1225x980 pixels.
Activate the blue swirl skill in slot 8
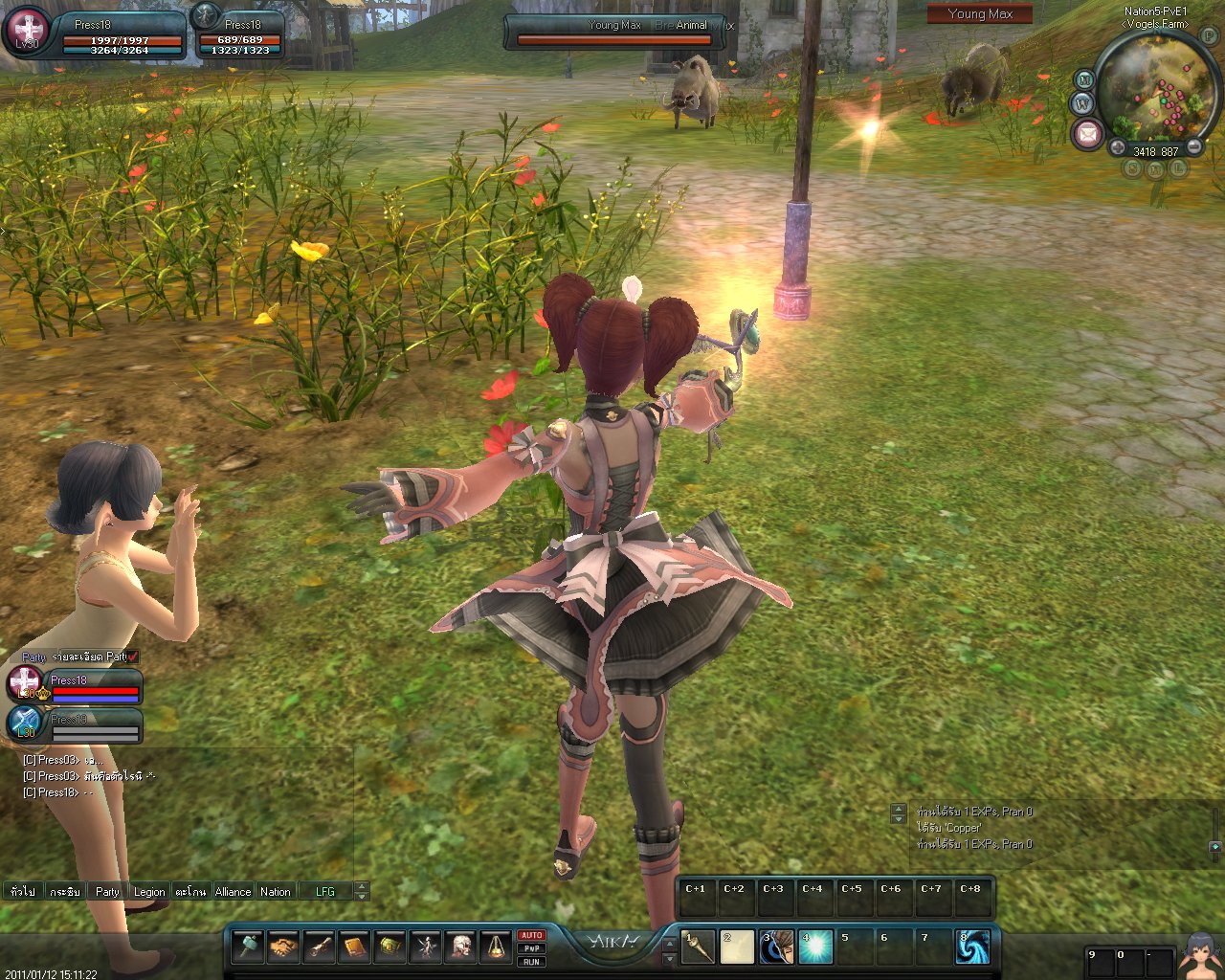pyautogui.click(x=973, y=947)
